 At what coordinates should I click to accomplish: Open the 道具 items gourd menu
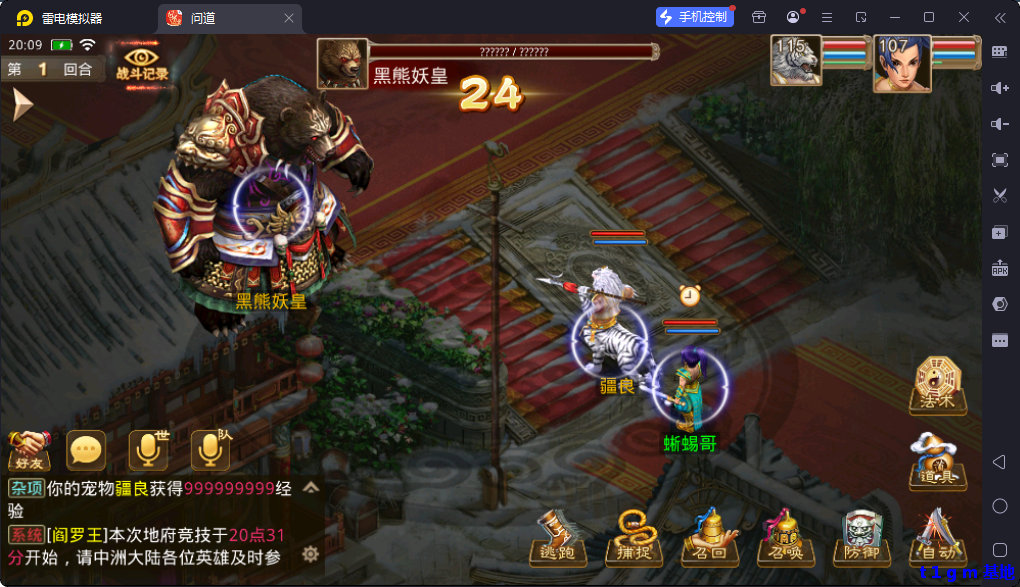pyautogui.click(x=938, y=461)
